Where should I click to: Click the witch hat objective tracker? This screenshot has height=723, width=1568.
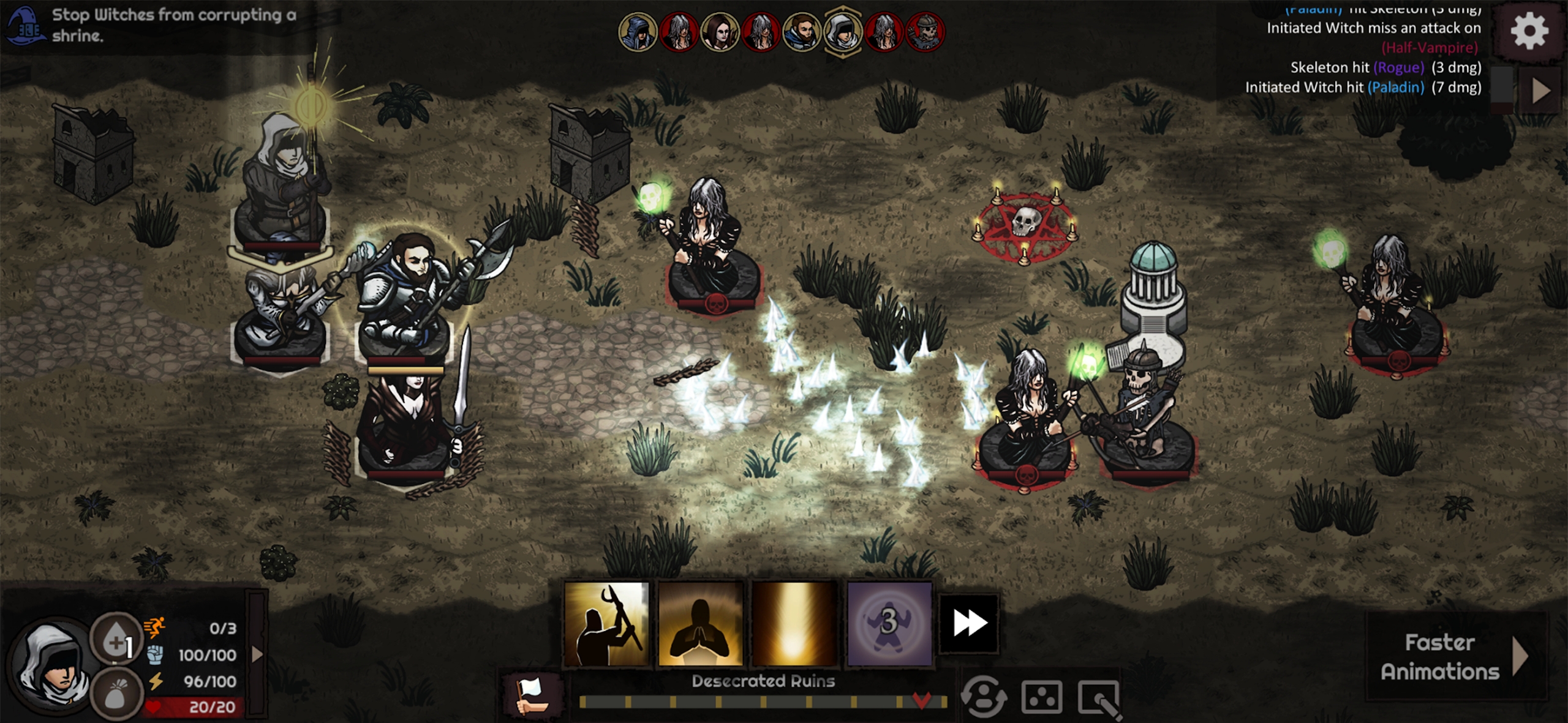24,26
